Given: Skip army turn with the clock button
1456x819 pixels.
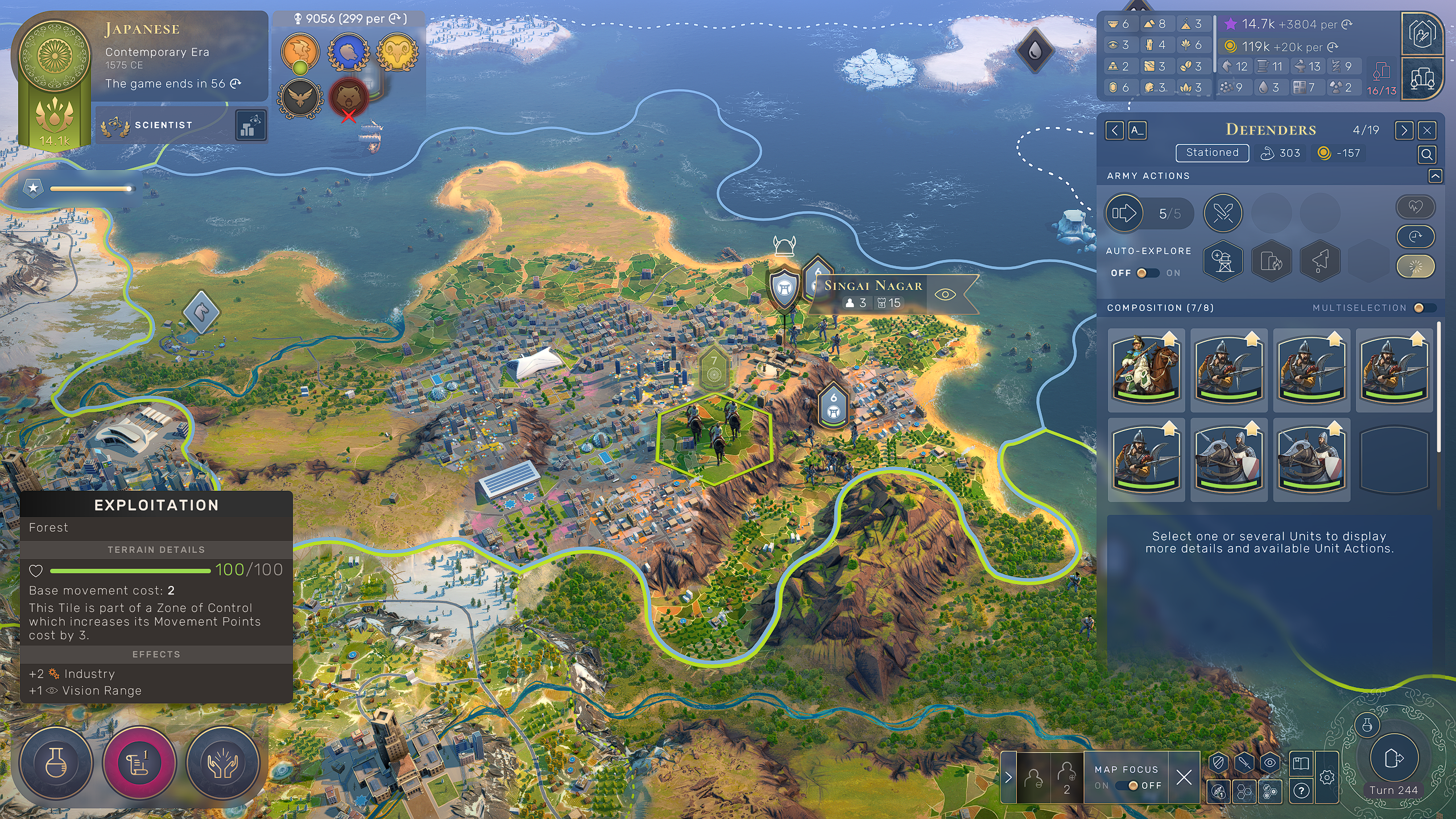Looking at the screenshot, I should (x=1416, y=237).
